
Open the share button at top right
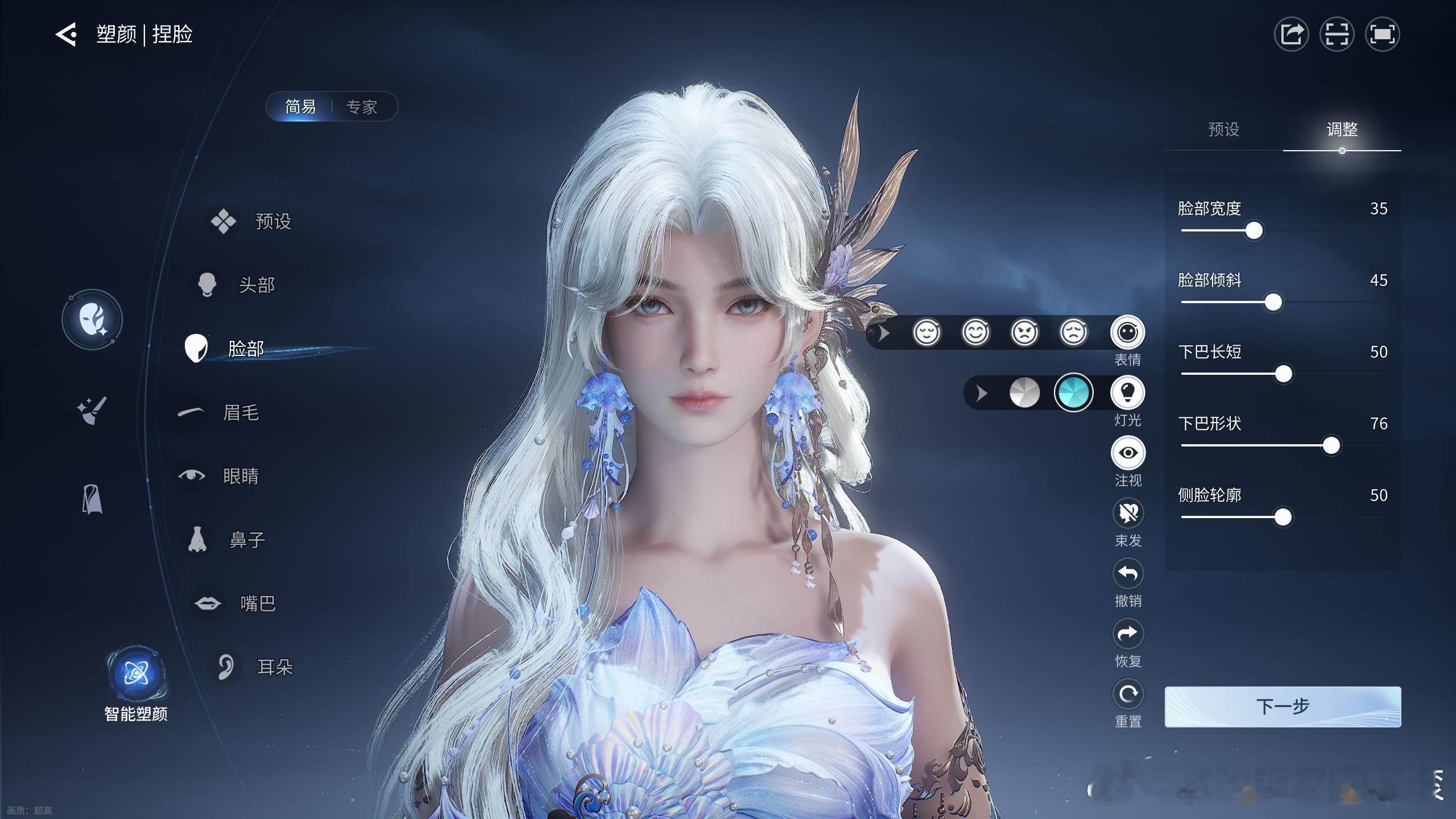(1291, 34)
